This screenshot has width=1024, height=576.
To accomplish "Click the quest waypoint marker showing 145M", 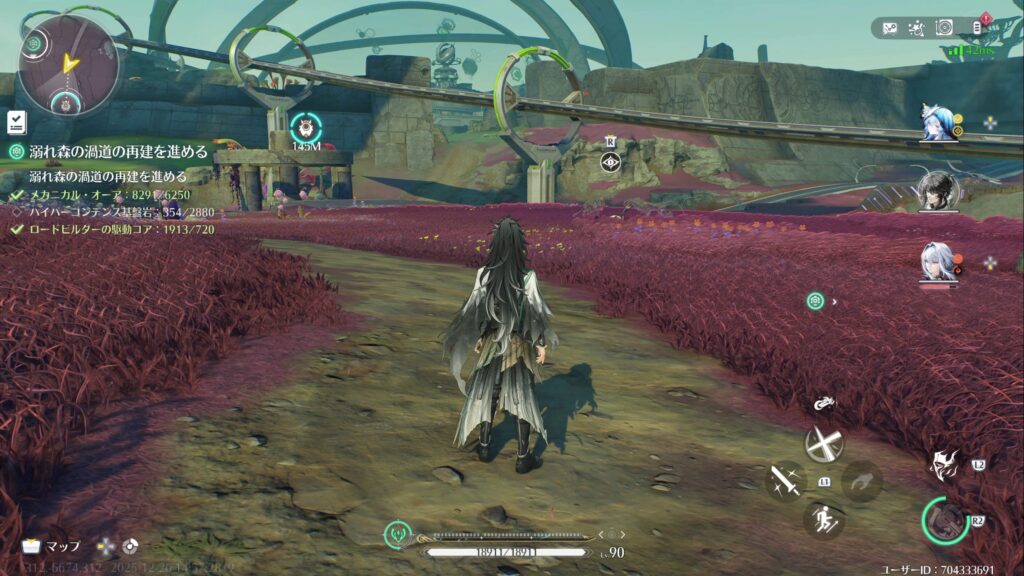I will tap(306, 128).
